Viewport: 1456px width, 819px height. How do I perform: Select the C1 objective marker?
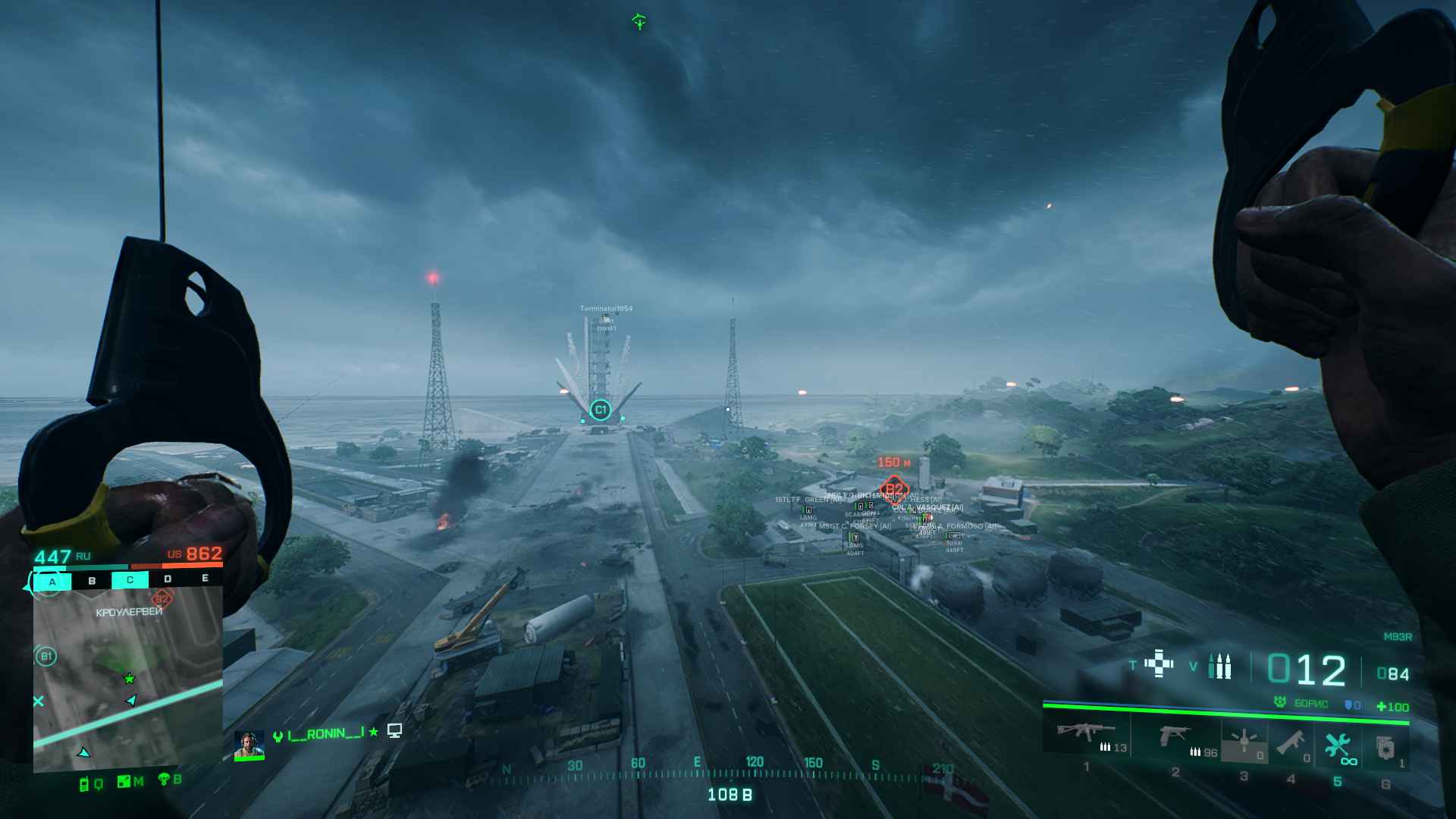(x=600, y=410)
